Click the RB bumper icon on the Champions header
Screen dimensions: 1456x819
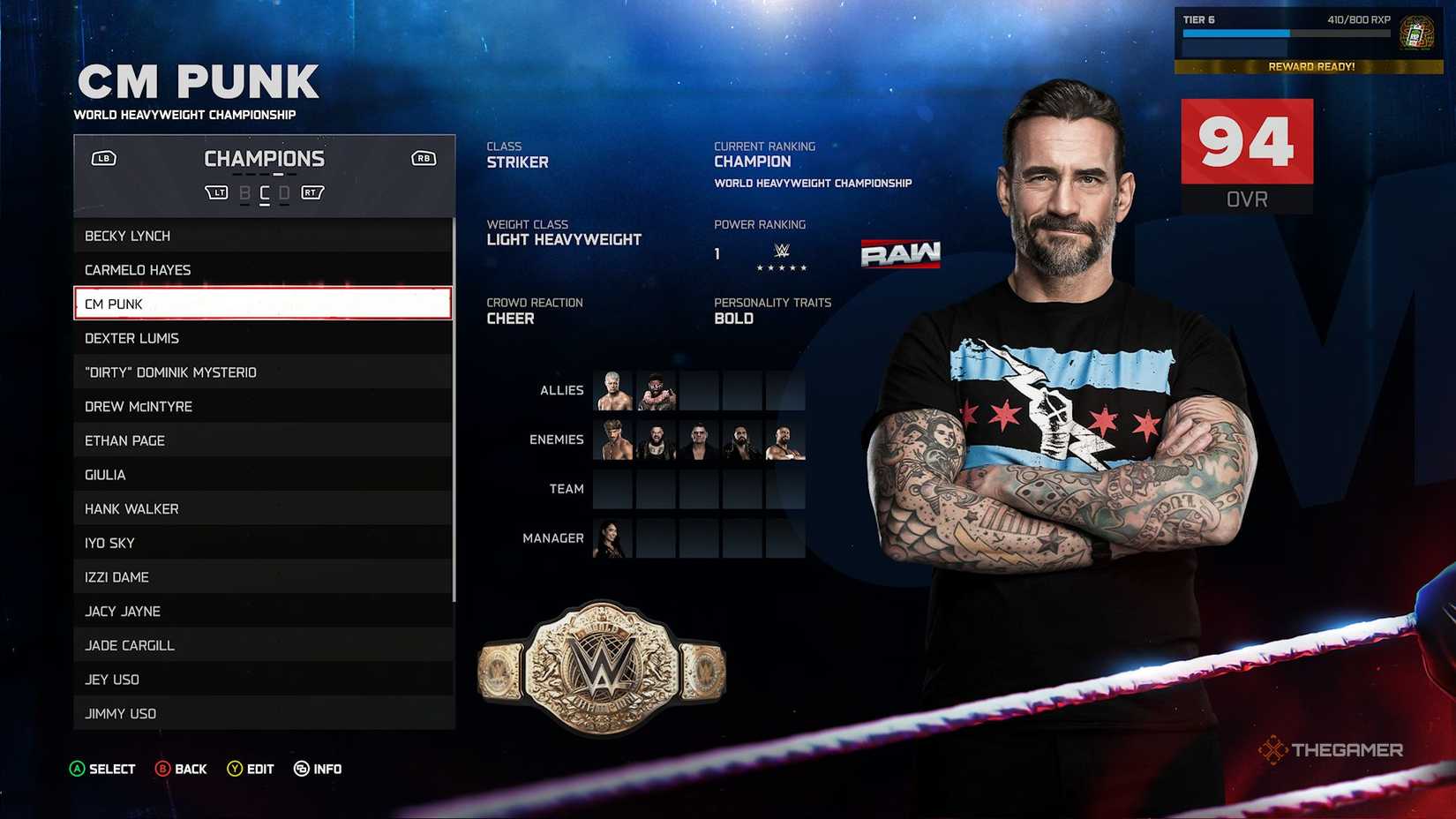click(422, 158)
